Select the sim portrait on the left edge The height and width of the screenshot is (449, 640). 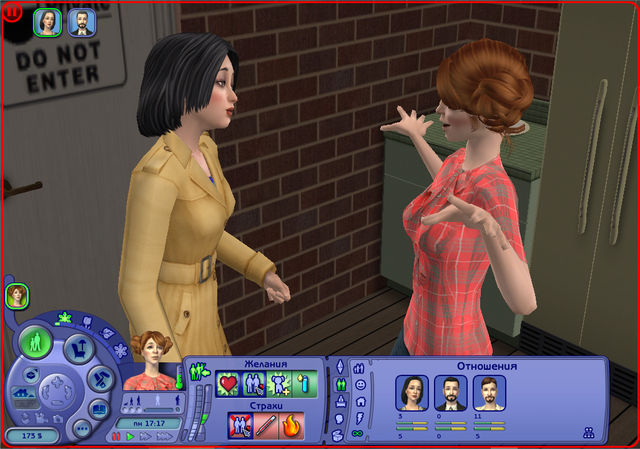16,295
